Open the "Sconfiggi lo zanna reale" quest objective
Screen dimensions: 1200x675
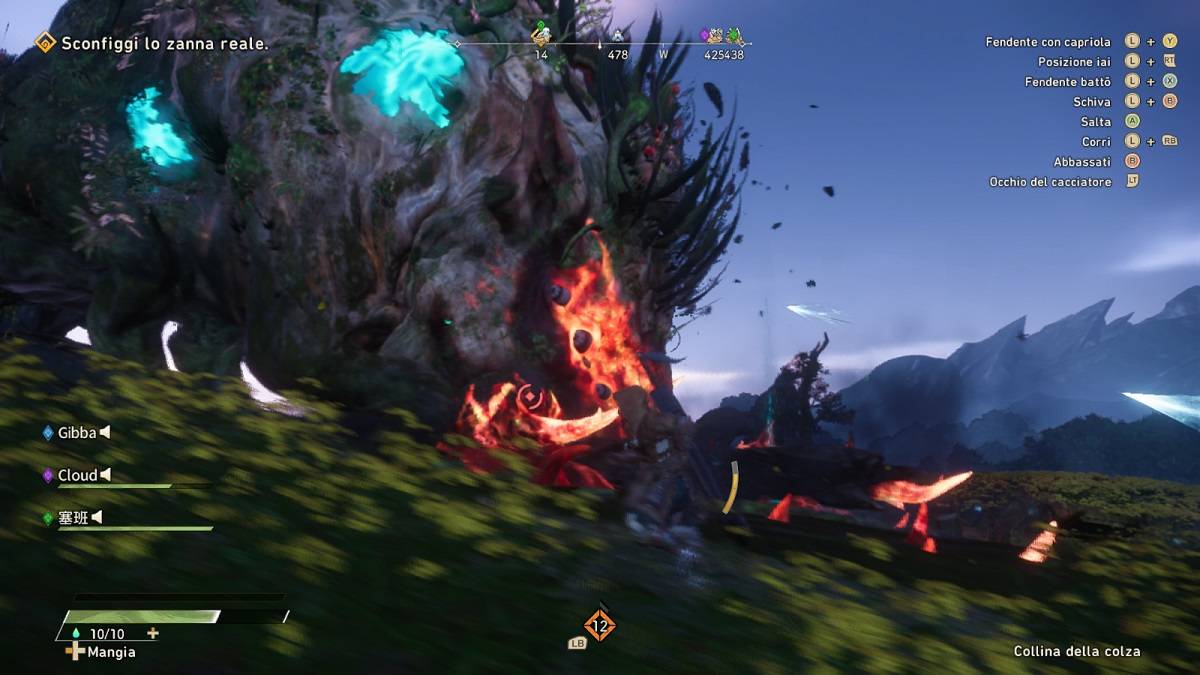[165, 44]
